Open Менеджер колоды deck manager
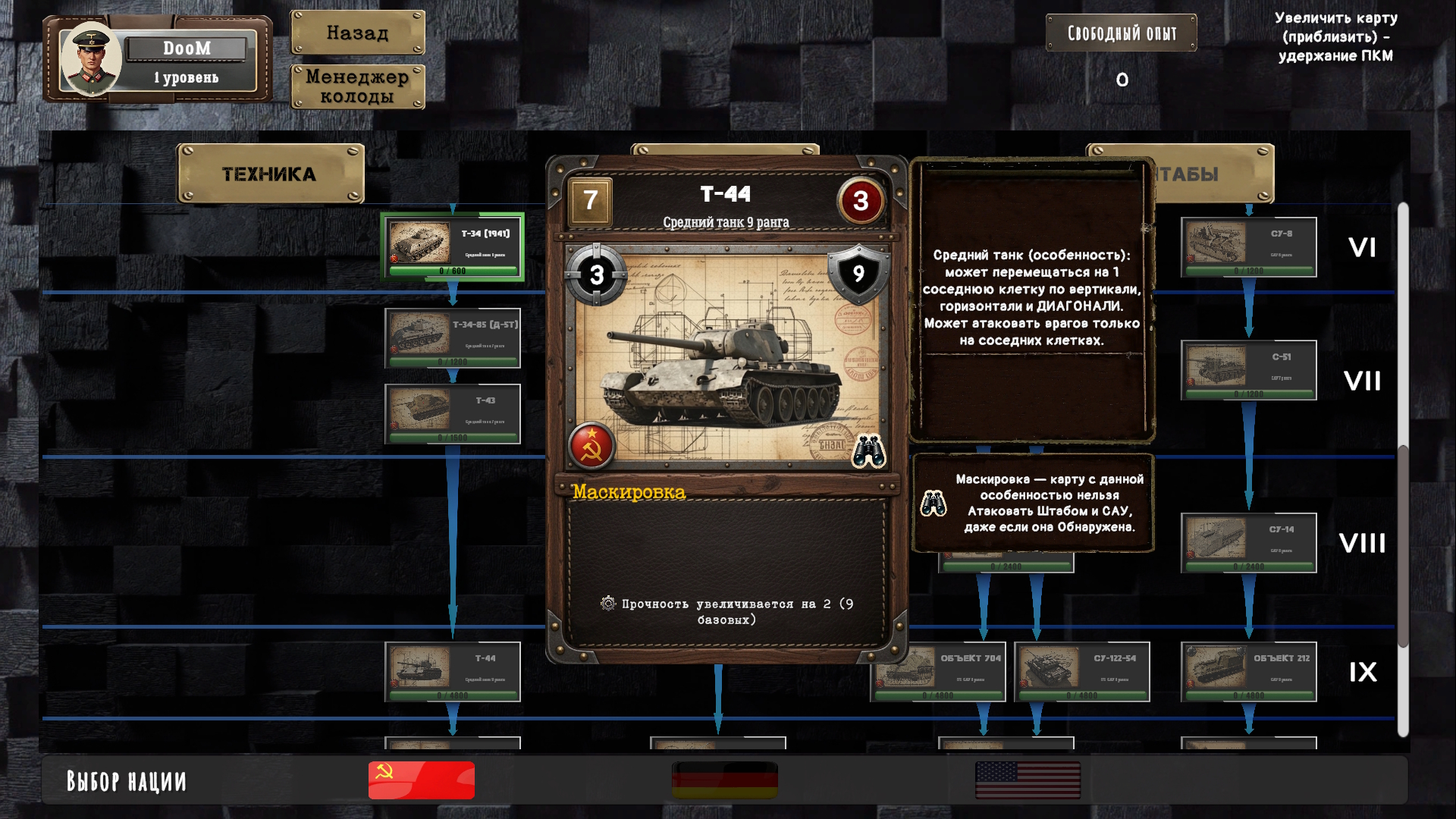This screenshot has height=819, width=1456. click(357, 86)
